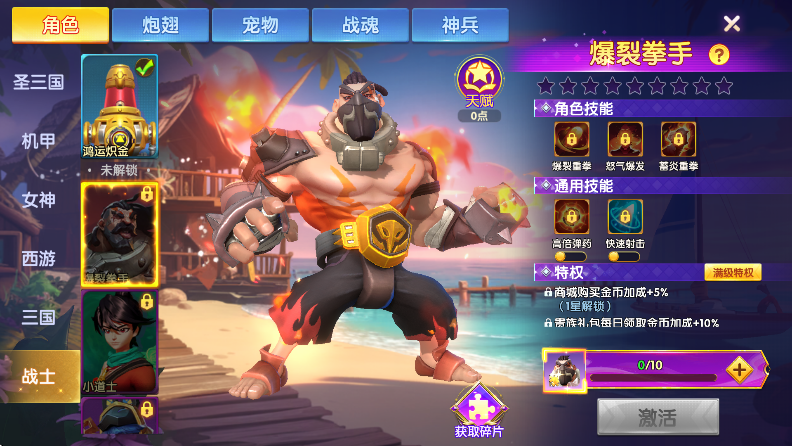Click the 获取碎片 puzzle piece button

point(479,410)
